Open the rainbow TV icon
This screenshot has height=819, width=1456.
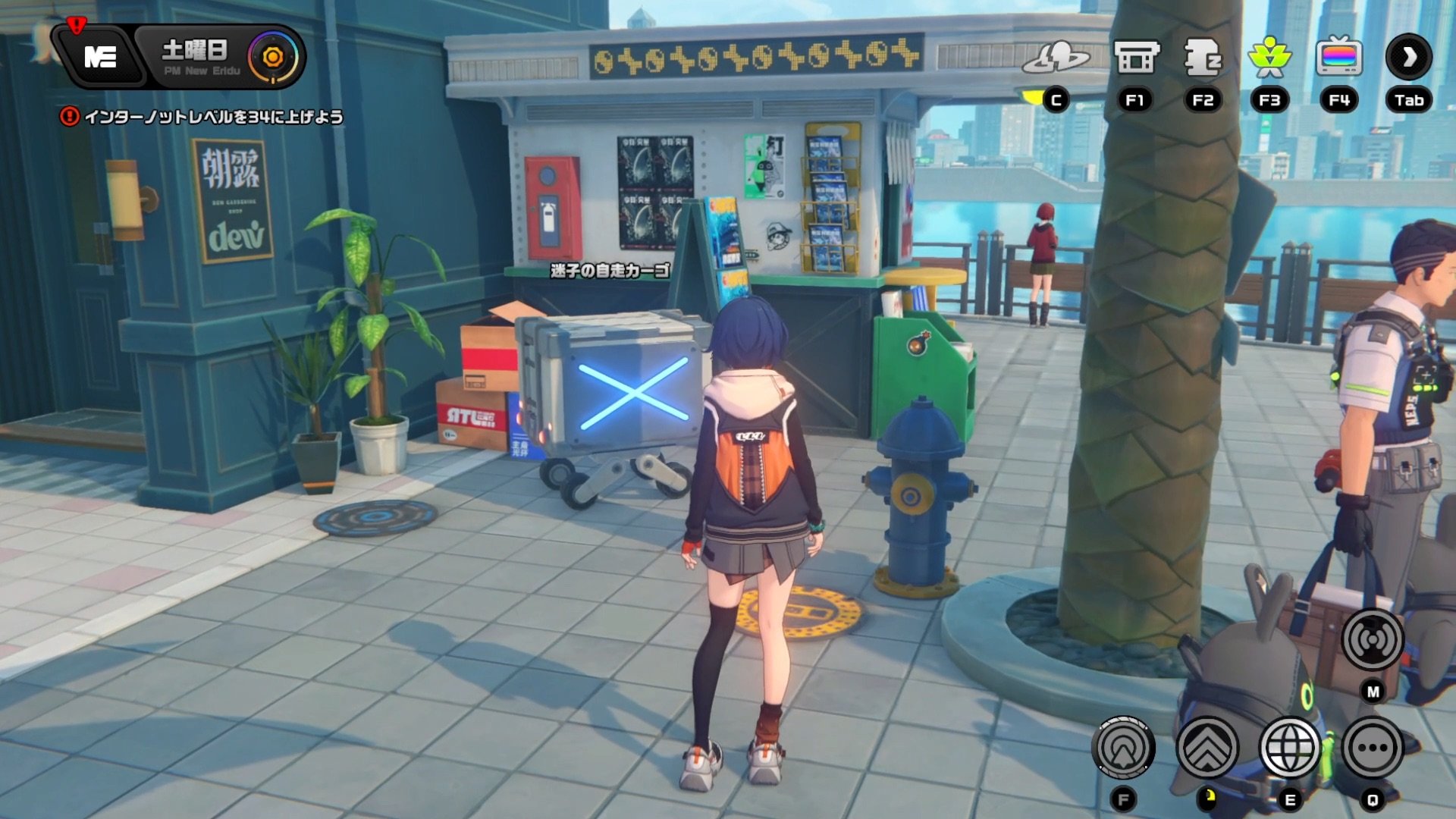(x=1339, y=58)
